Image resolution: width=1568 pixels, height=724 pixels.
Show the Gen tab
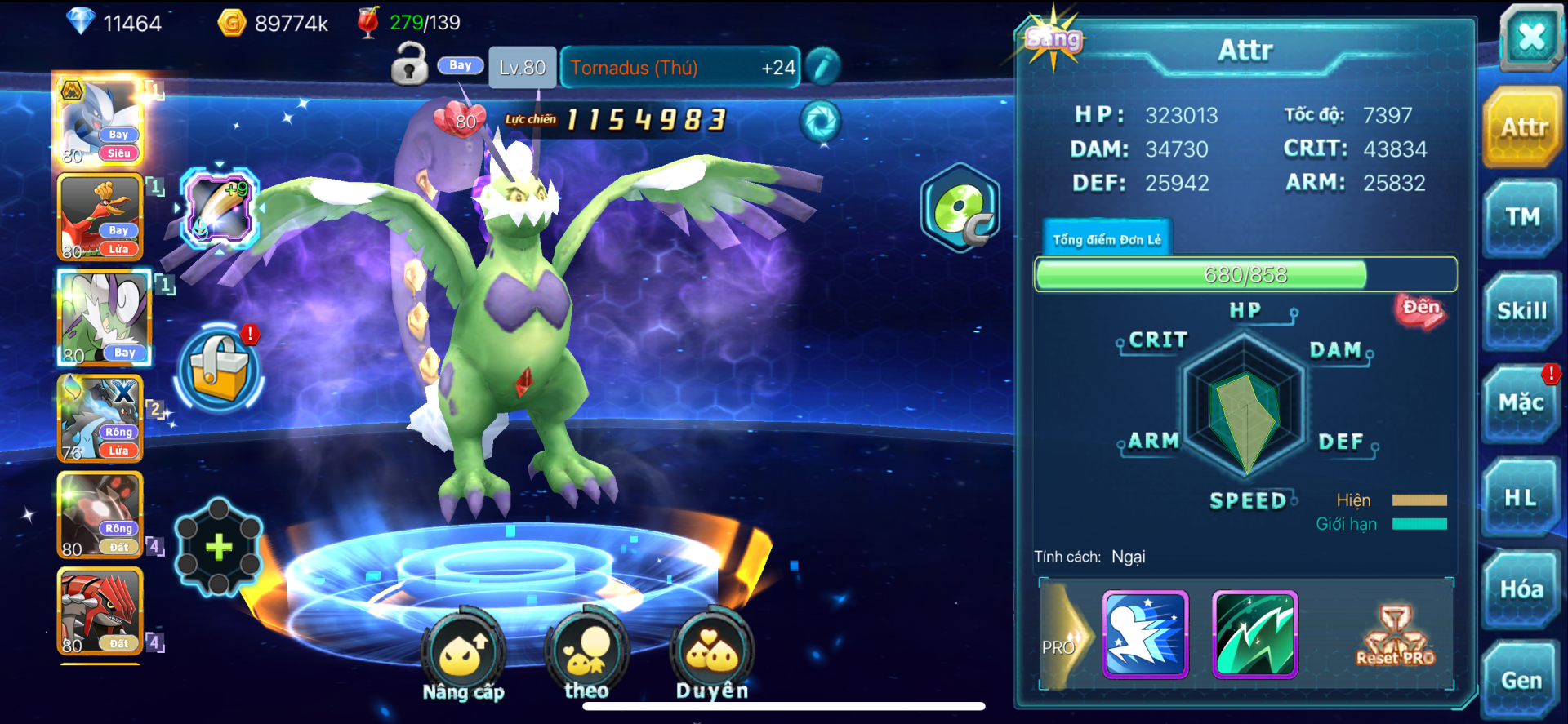coord(1522,681)
